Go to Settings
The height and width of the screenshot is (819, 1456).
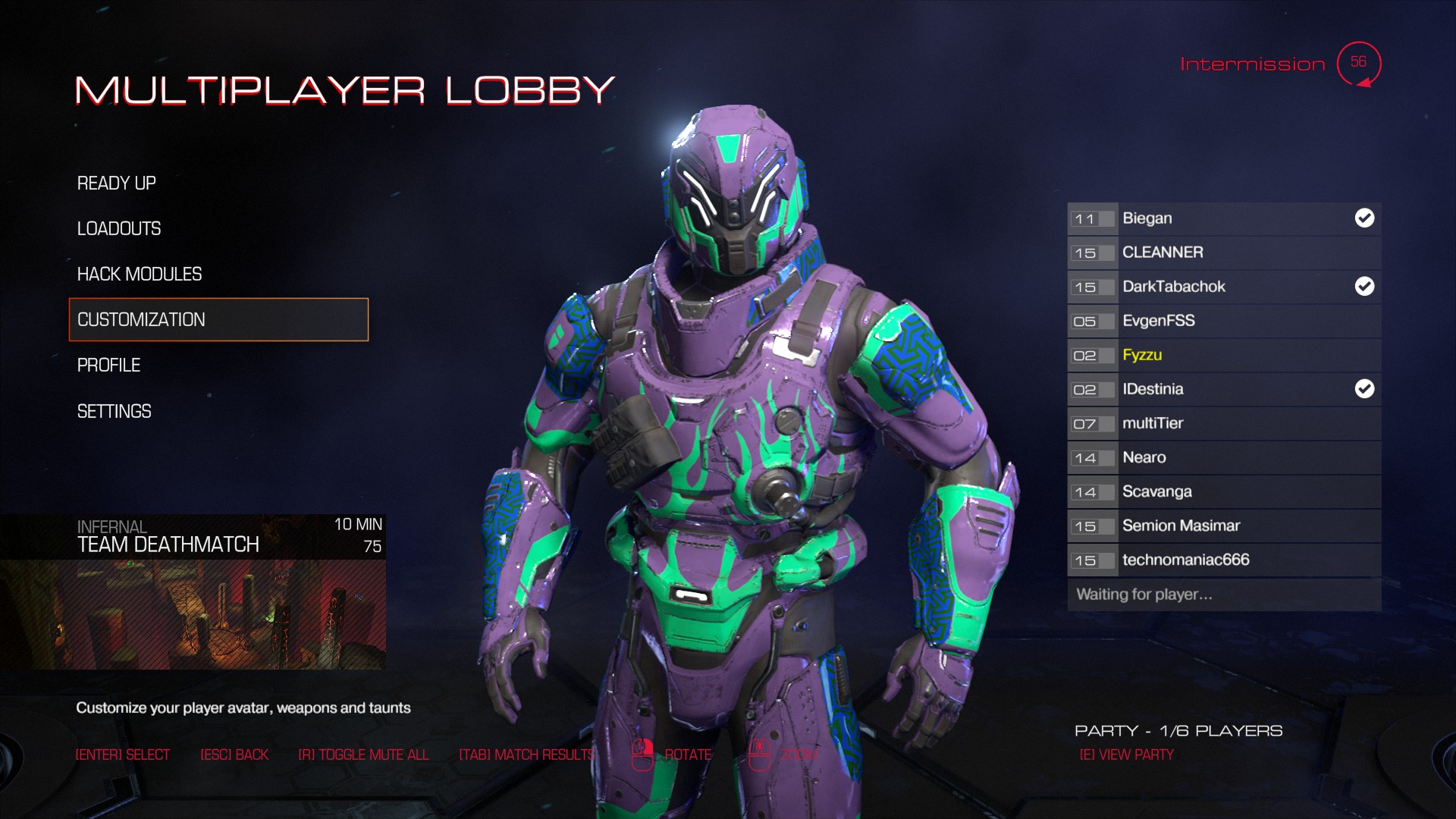tap(115, 412)
